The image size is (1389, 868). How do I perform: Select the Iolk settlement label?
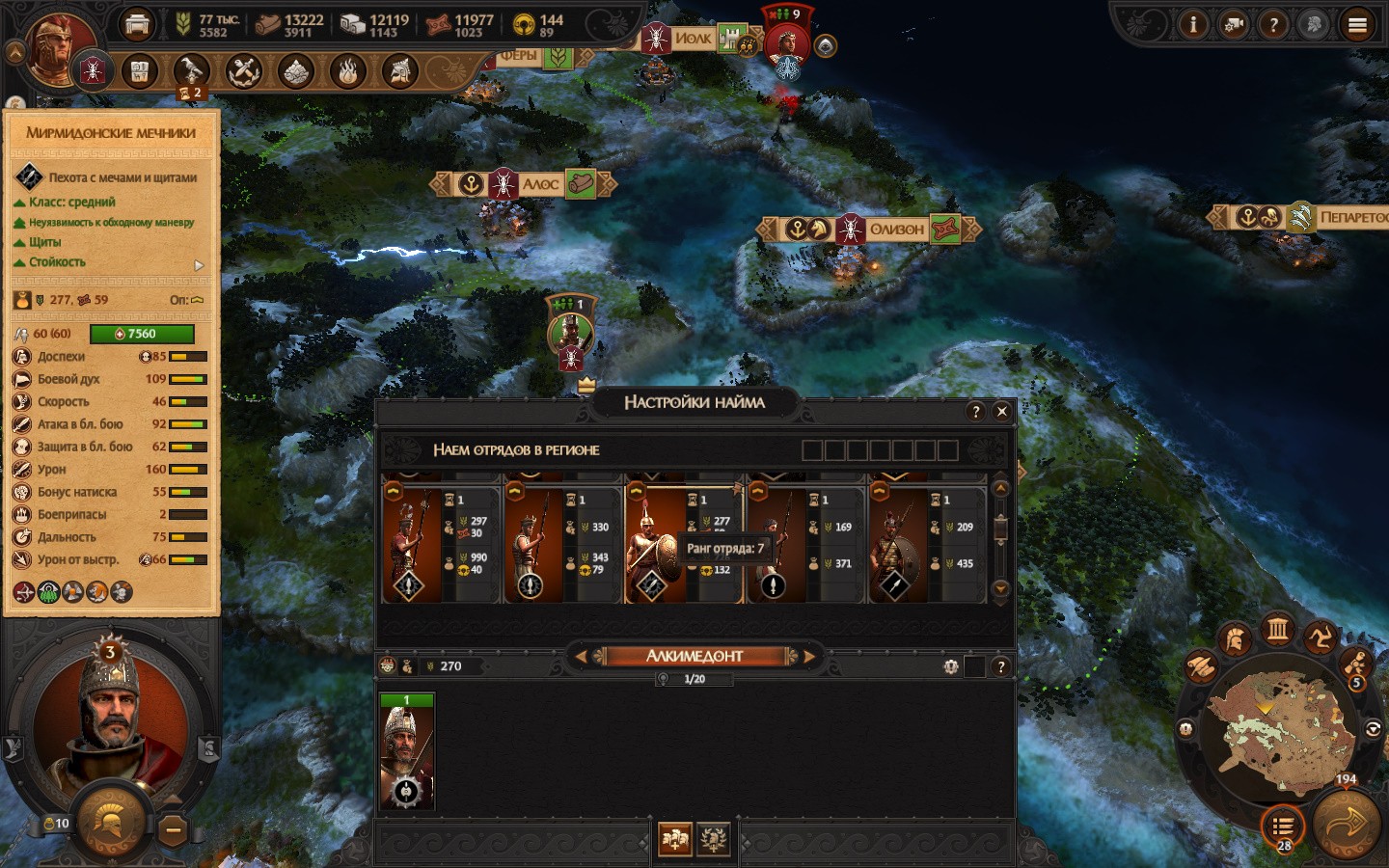(x=692, y=39)
